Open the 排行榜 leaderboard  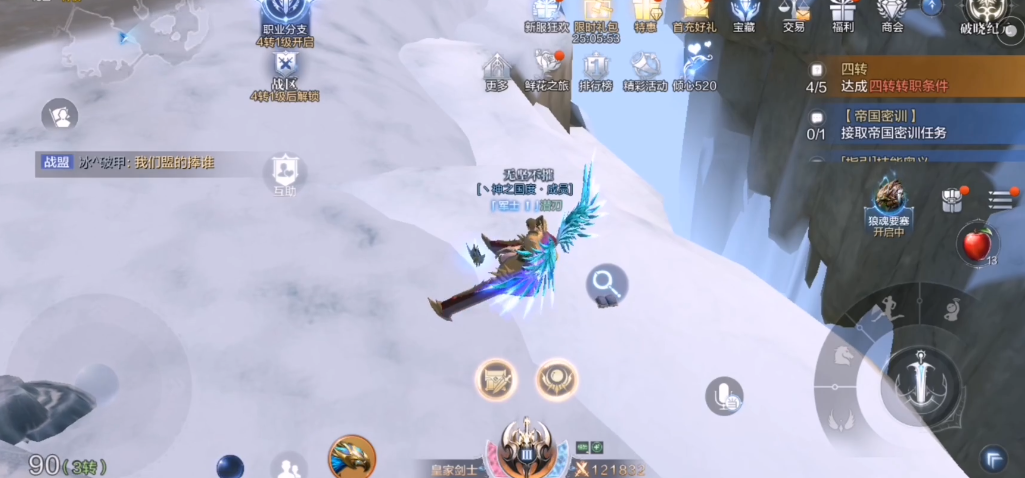click(x=596, y=70)
